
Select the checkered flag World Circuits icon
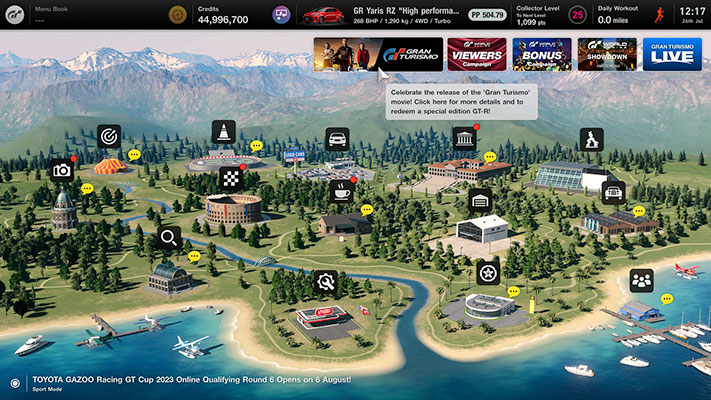(231, 179)
